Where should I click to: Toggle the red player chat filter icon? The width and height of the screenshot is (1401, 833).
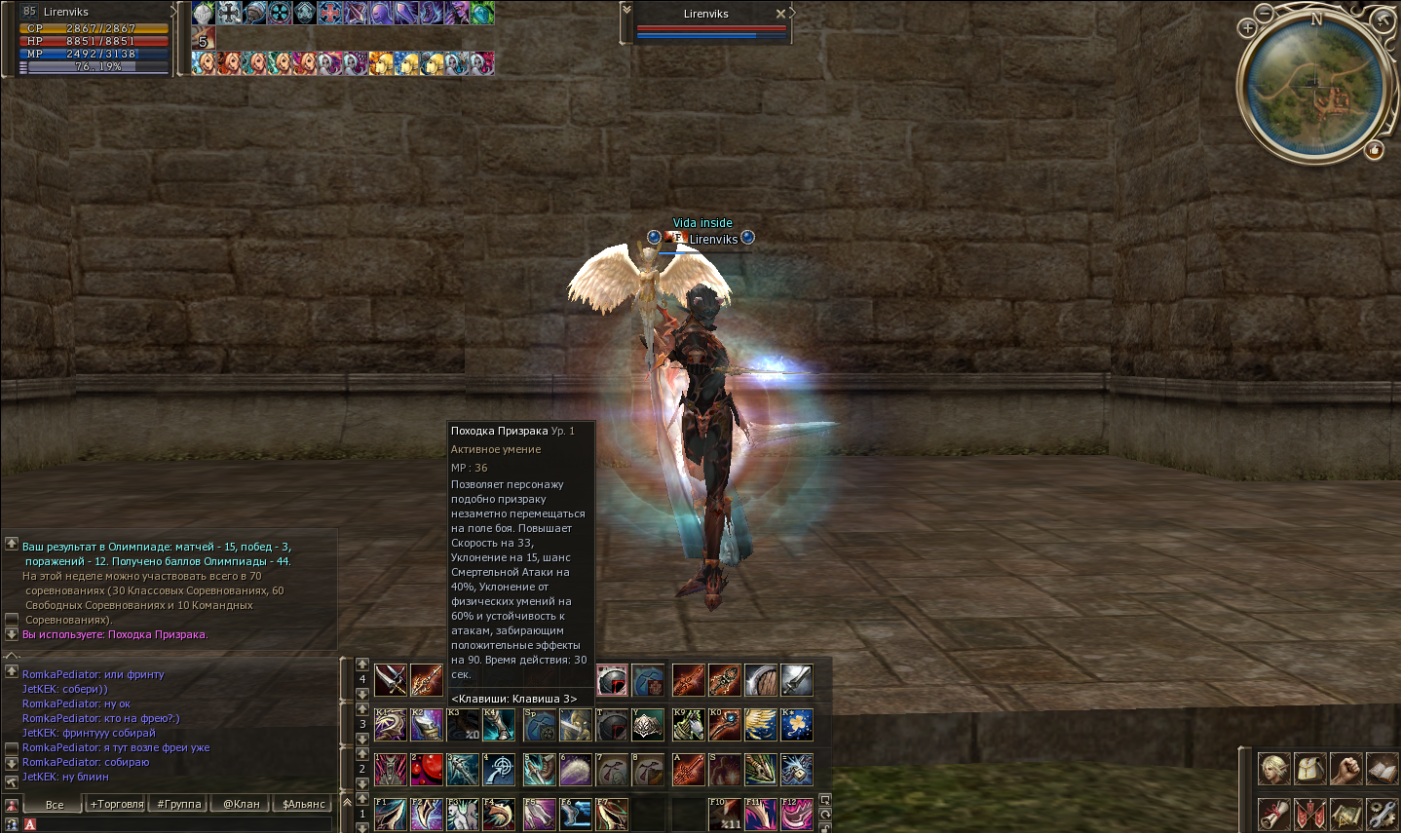click(12, 805)
